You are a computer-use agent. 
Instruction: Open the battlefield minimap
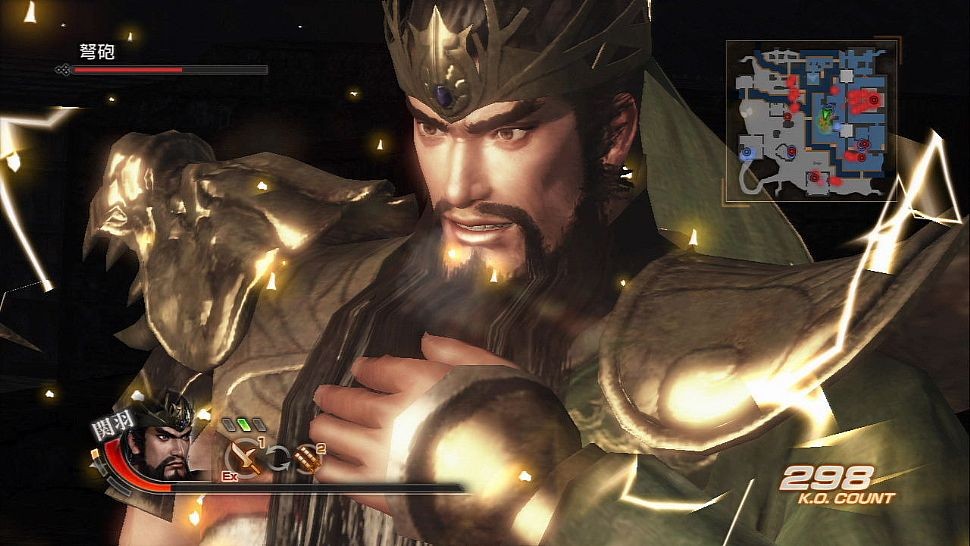click(810, 120)
